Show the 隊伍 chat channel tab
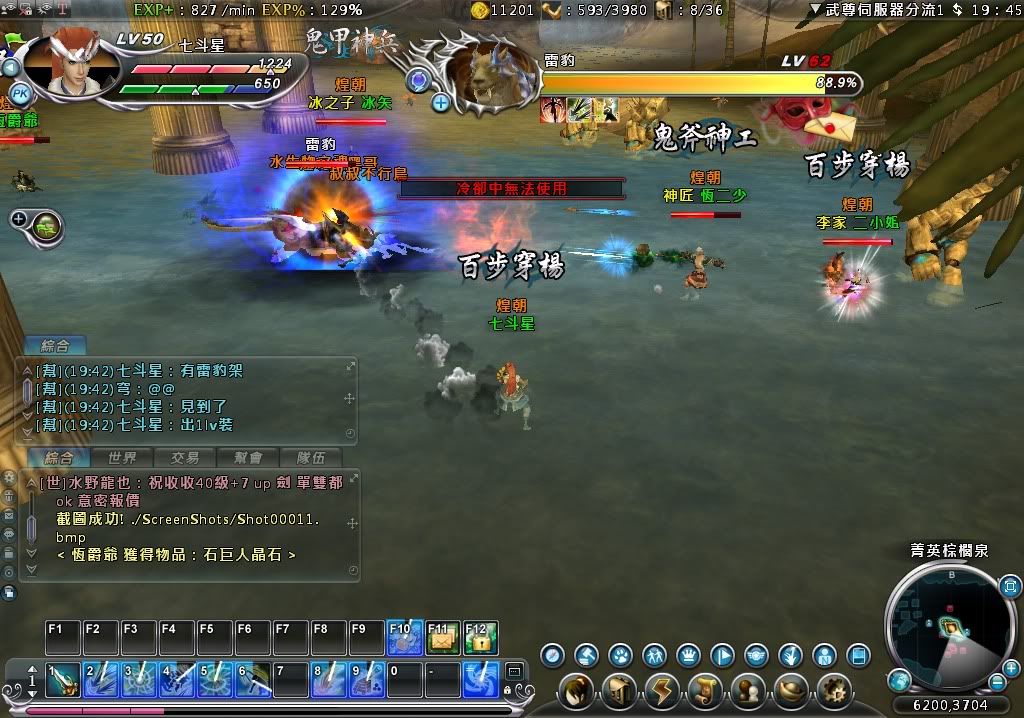 coord(311,458)
